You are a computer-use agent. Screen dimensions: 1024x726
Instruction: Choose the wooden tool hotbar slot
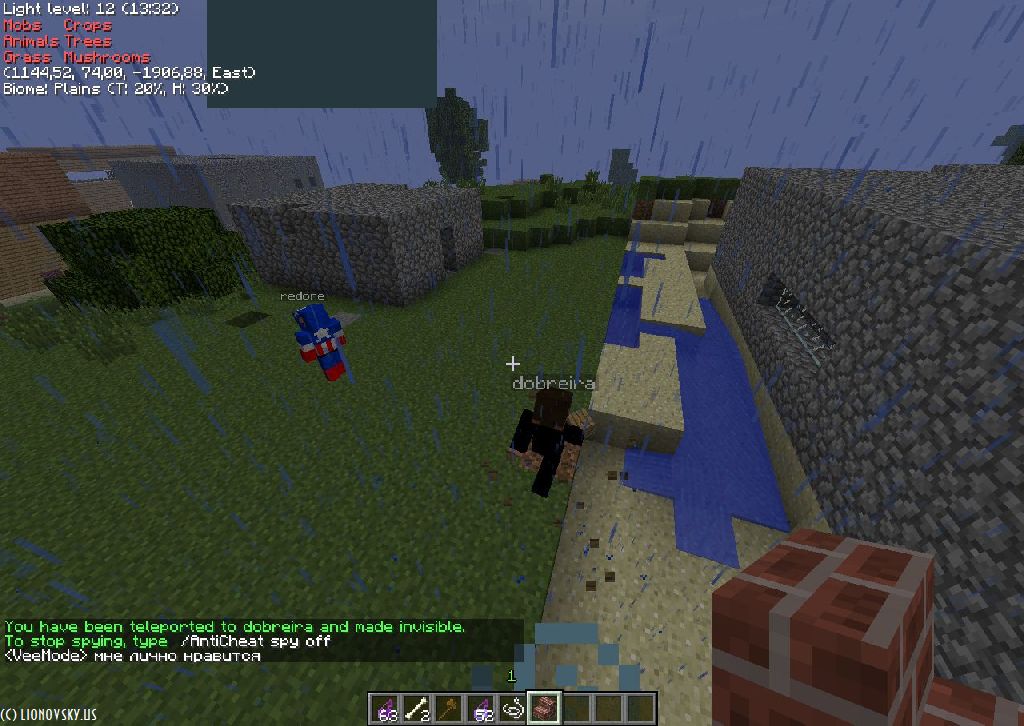pyautogui.click(x=449, y=709)
